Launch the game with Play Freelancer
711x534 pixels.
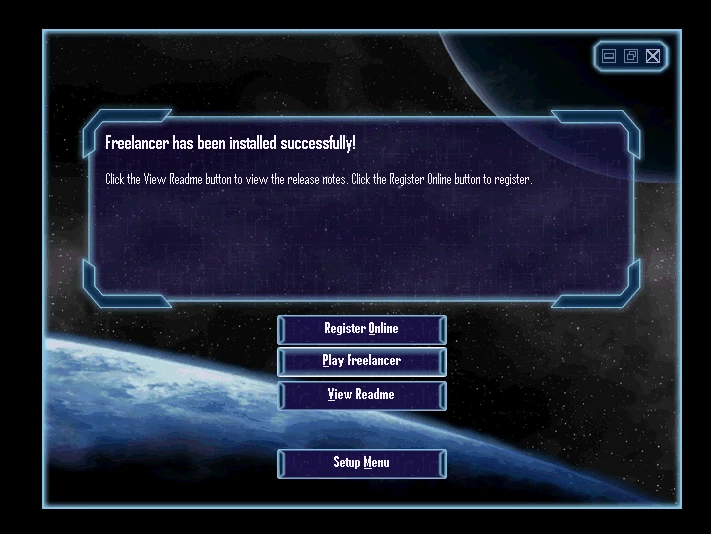tap(361, 361)
